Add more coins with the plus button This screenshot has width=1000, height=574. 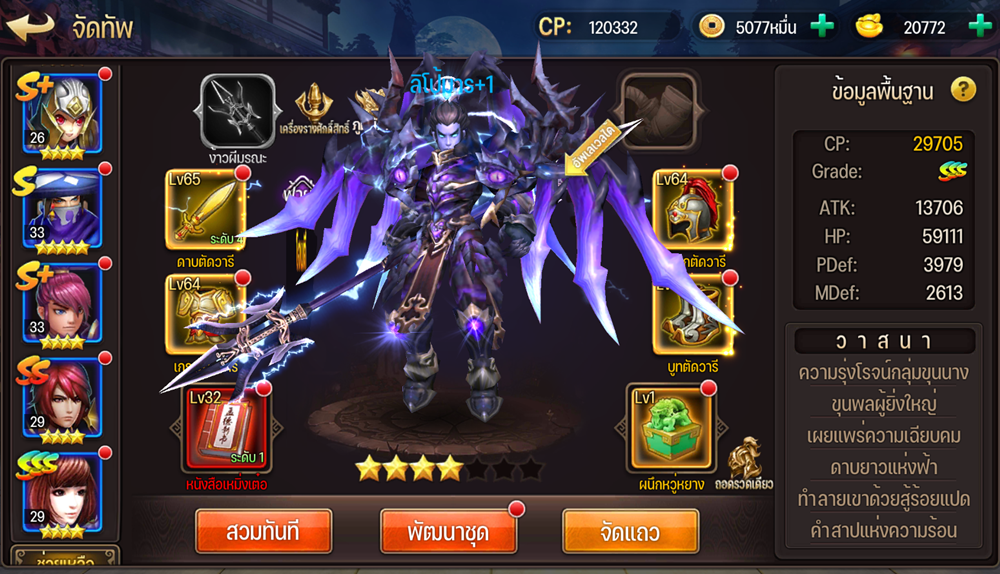(x=822, y=26)
